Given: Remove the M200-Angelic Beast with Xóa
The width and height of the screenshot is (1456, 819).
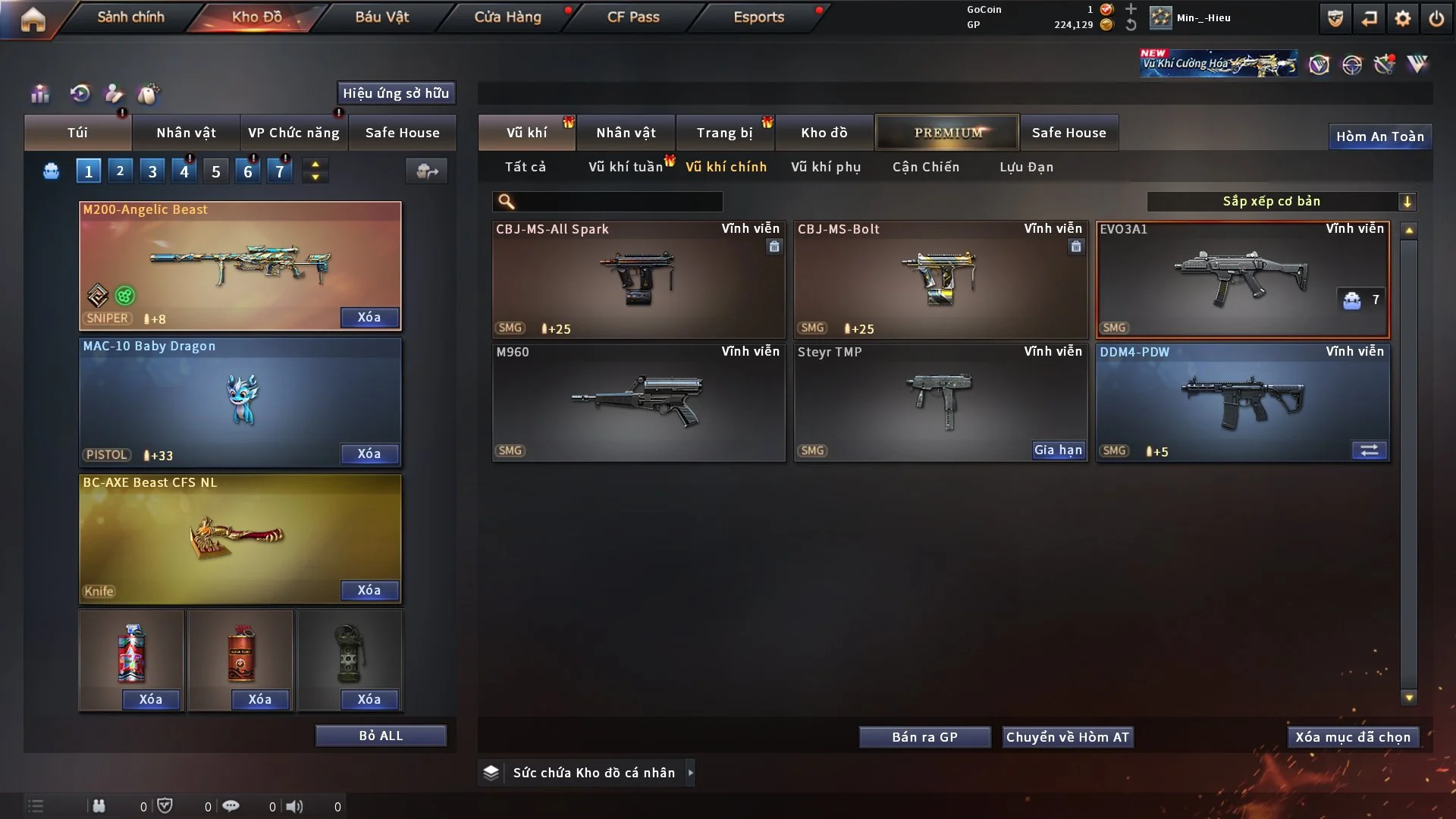Looking at the screenshot, I should pyautogui.click(x=369, y=318).
